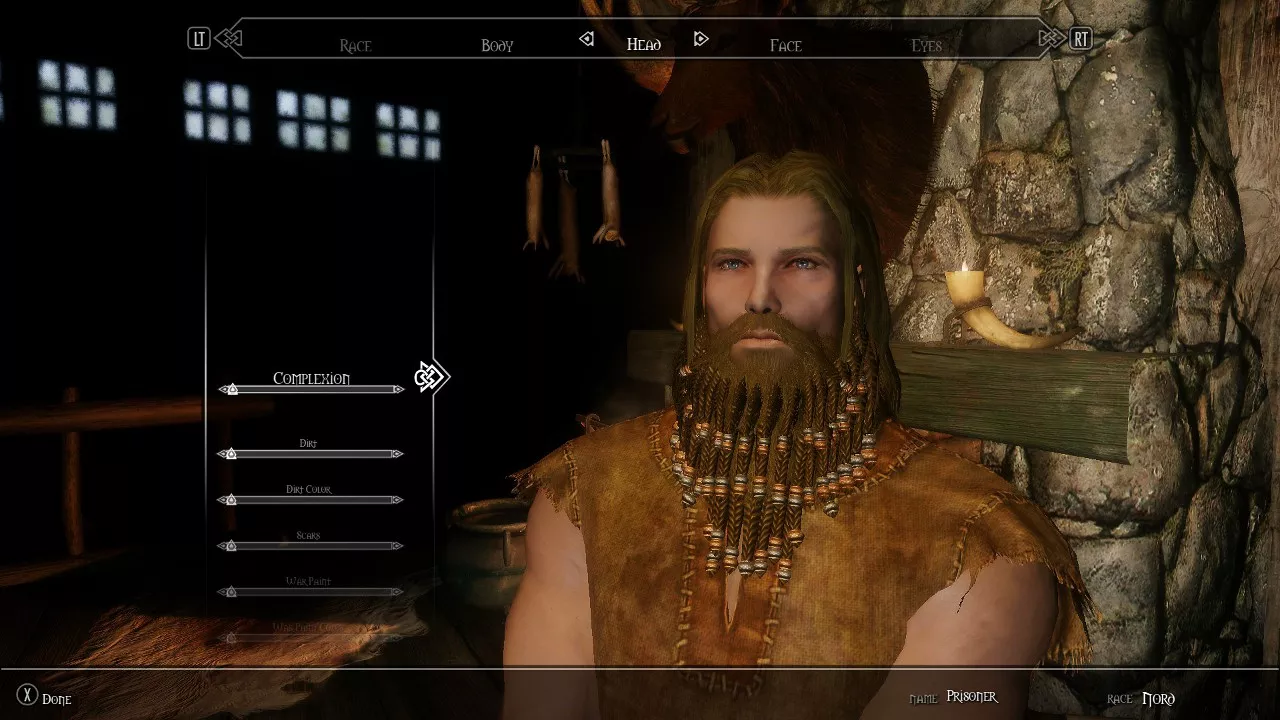This screenshot has height=720, width=1280.
Task: Switch to the Face tab
Action: (x=785, y=45)
